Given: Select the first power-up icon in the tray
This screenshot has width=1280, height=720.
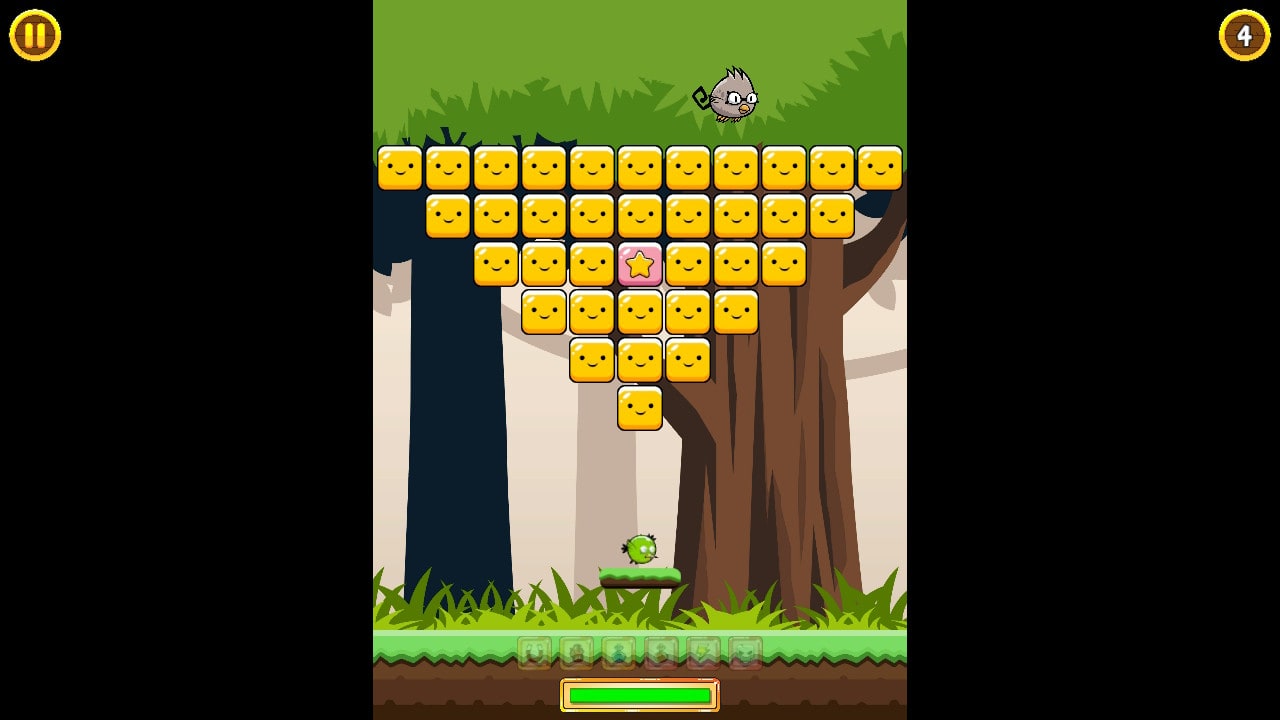Looking at the screenshot, I should [x=534, y=652].
